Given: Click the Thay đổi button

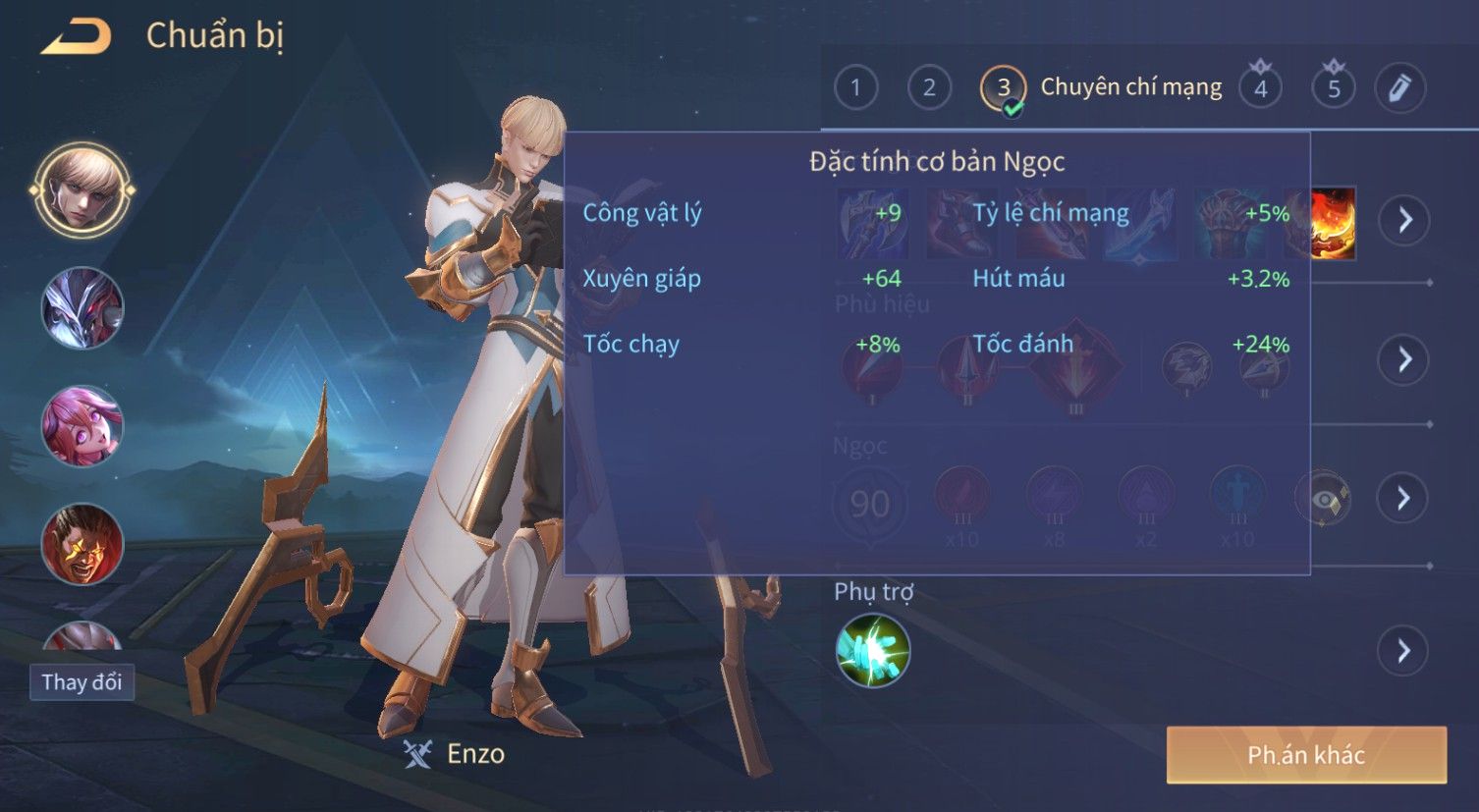Looking at the screenshot, I should (82, 682).
